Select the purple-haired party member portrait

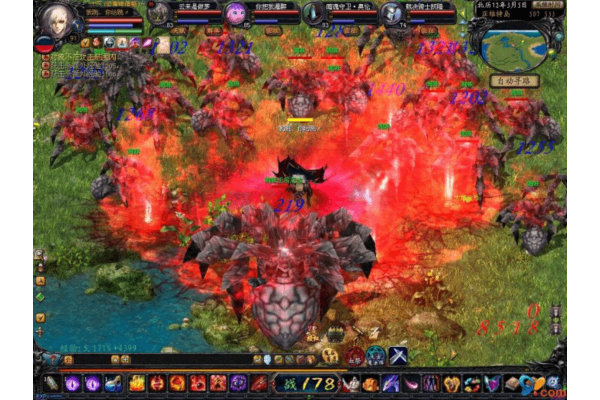point(236,13)
